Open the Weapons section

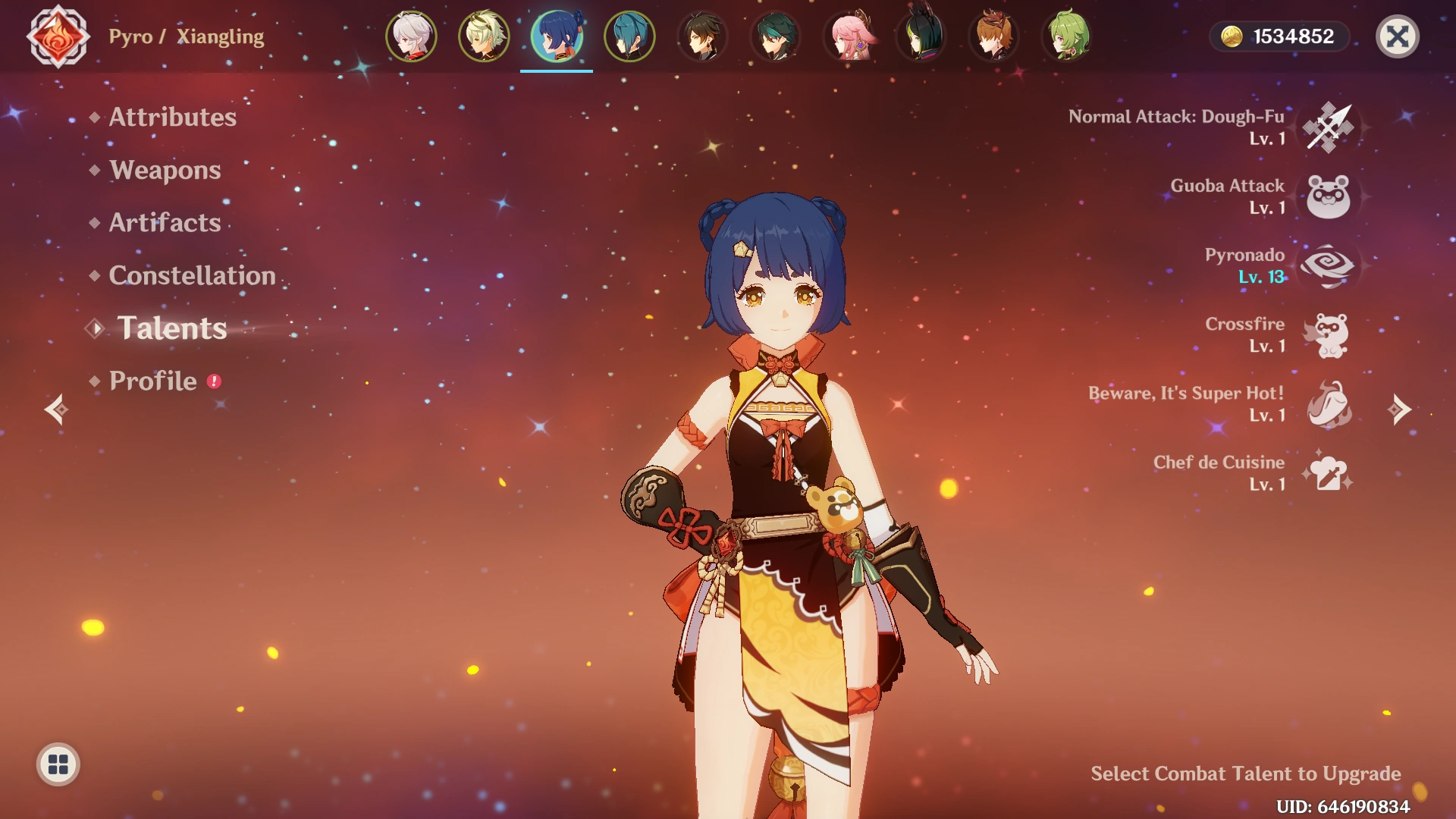click(x=164, y=171)
